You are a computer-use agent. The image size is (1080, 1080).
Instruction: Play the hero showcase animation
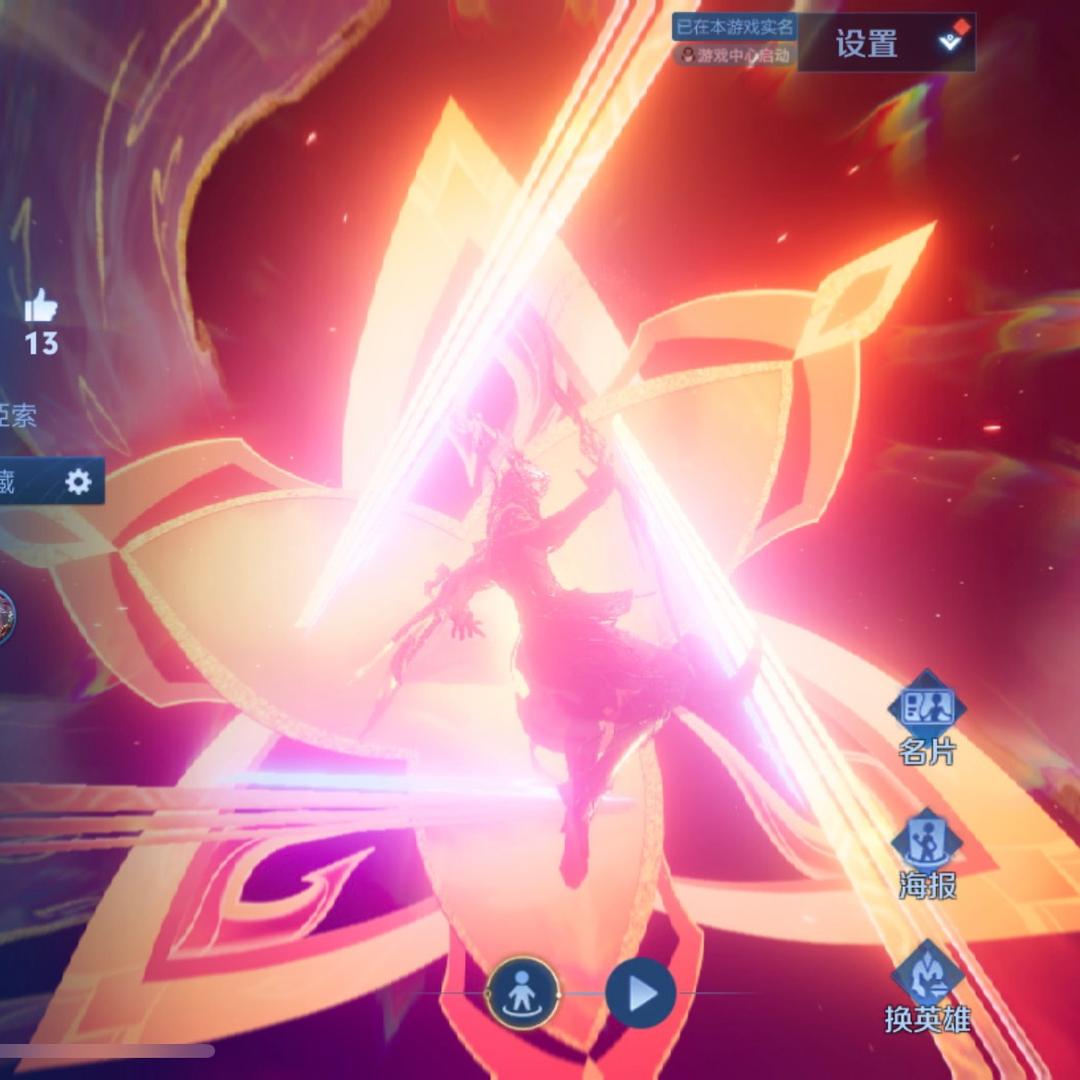pyautogui.click(x=640, y=993)
